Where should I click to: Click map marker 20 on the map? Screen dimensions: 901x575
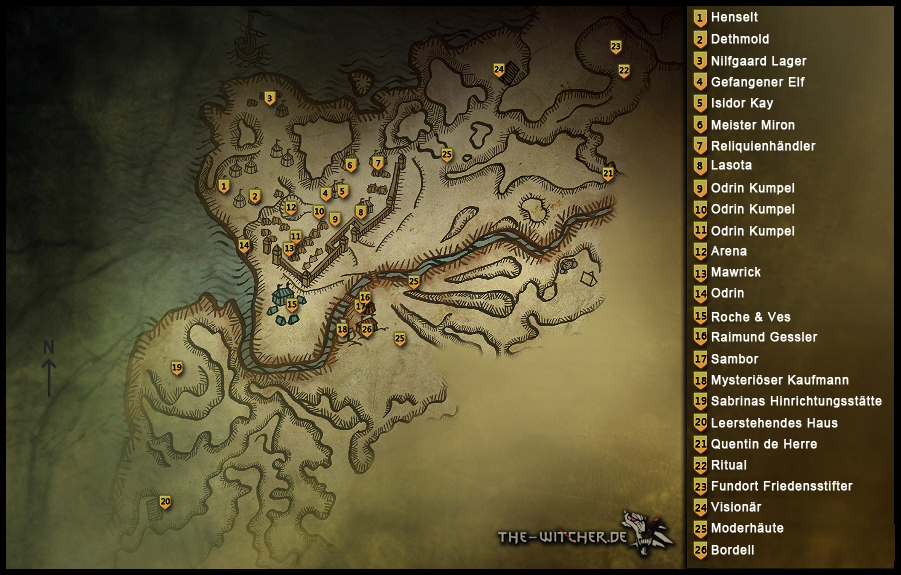pyautogui.click(x=165, y=502)
